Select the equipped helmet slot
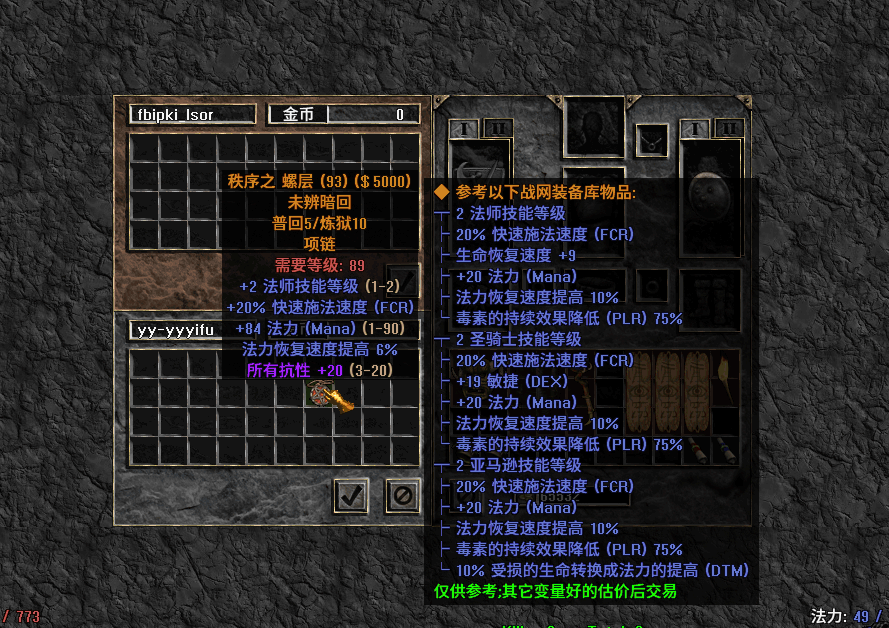889x628 pixels. point(595,125)
